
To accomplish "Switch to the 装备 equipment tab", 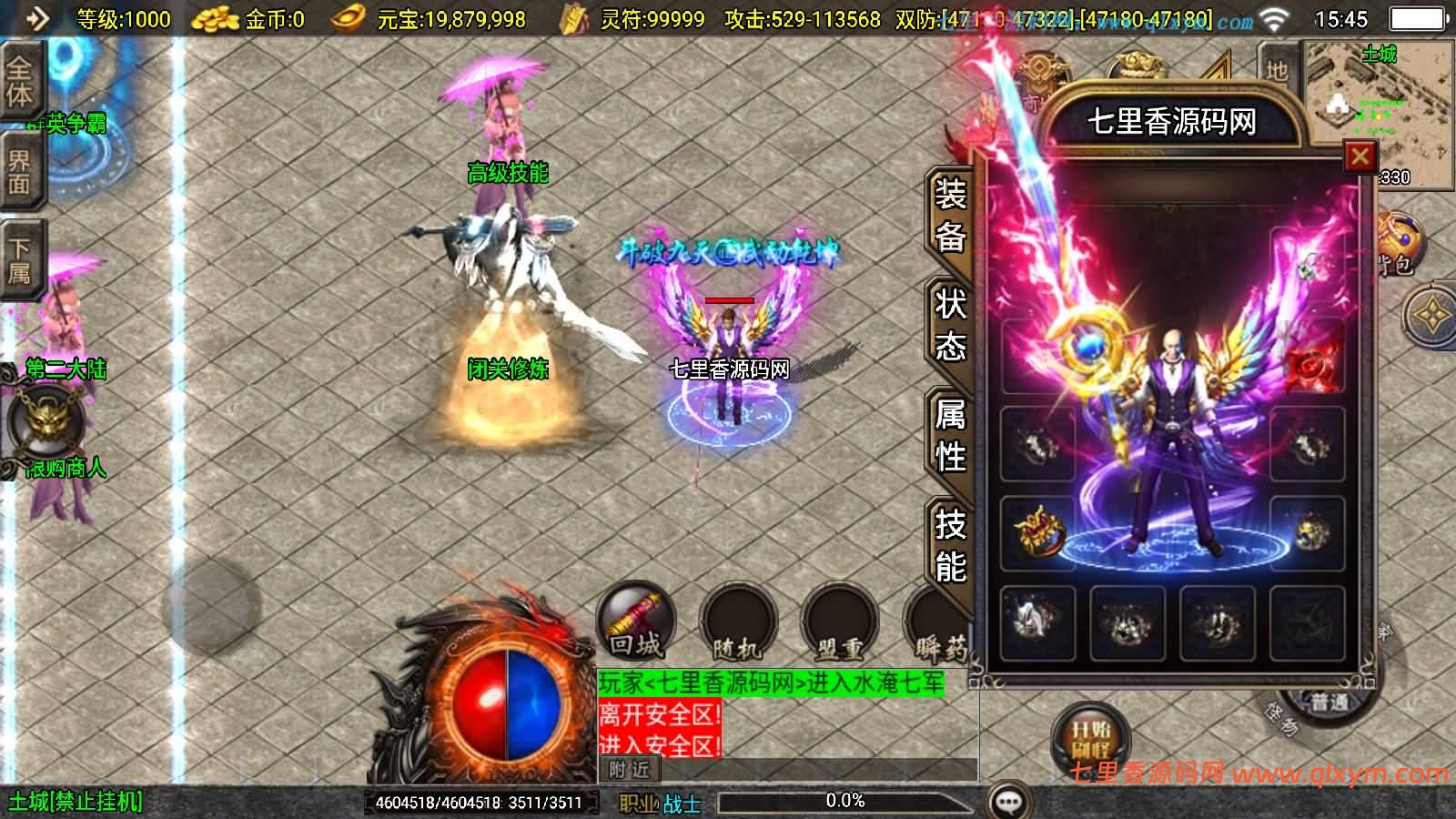I will pos(948,214).
